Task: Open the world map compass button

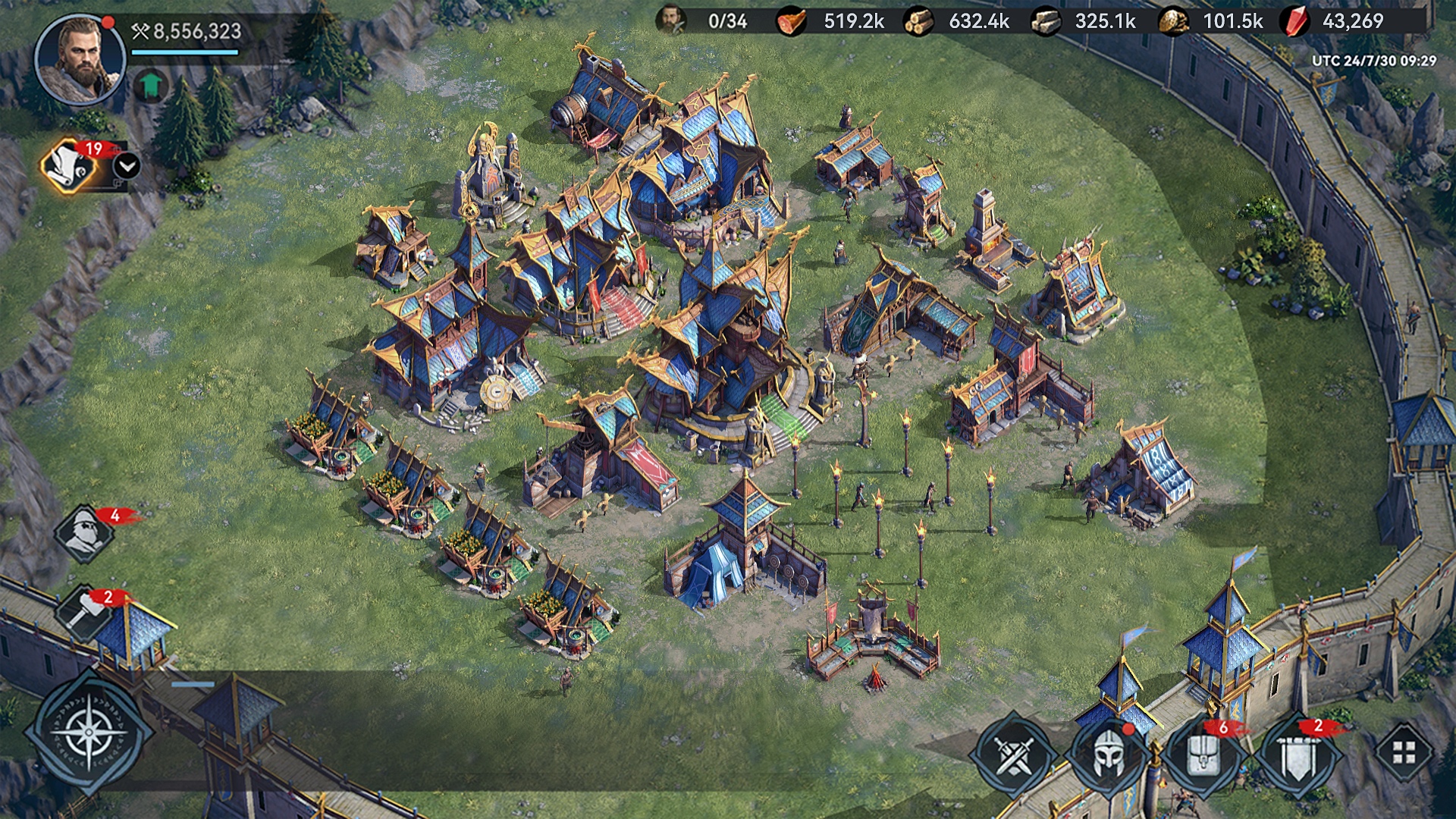Action: 89,732
